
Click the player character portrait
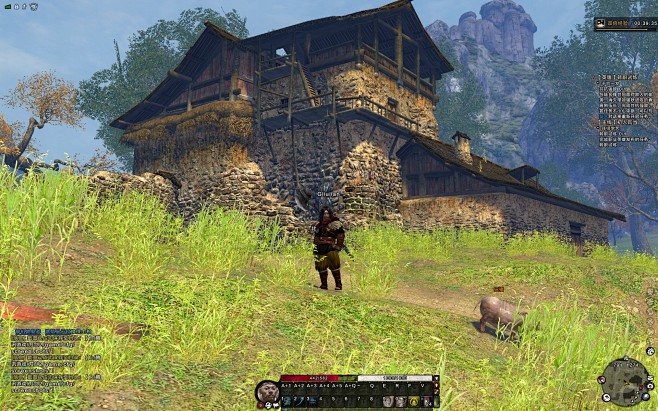(267, 392)
